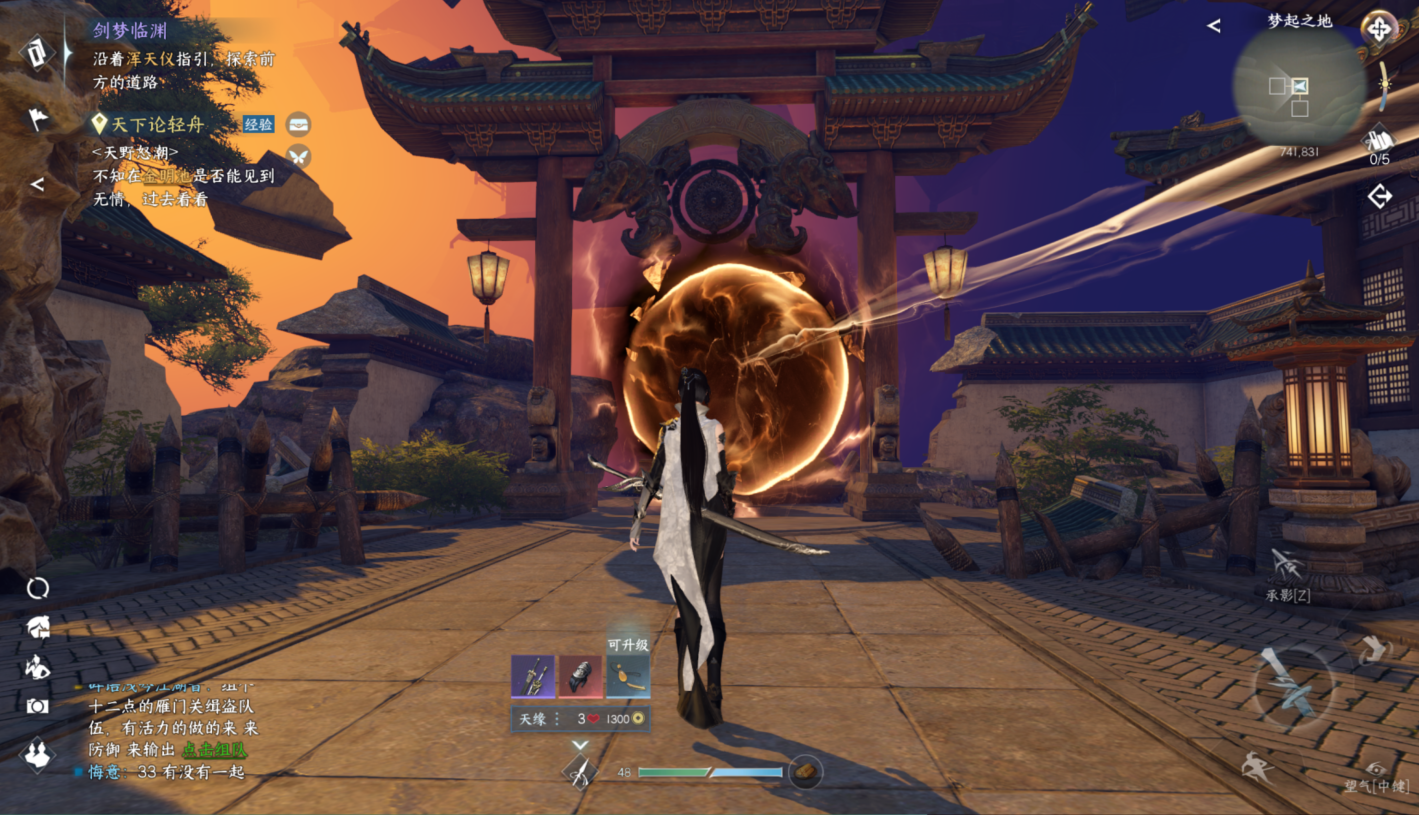Select the twin swords equipment slot
The width and height of the screenshot is (1419, 815).
(532, 677)
